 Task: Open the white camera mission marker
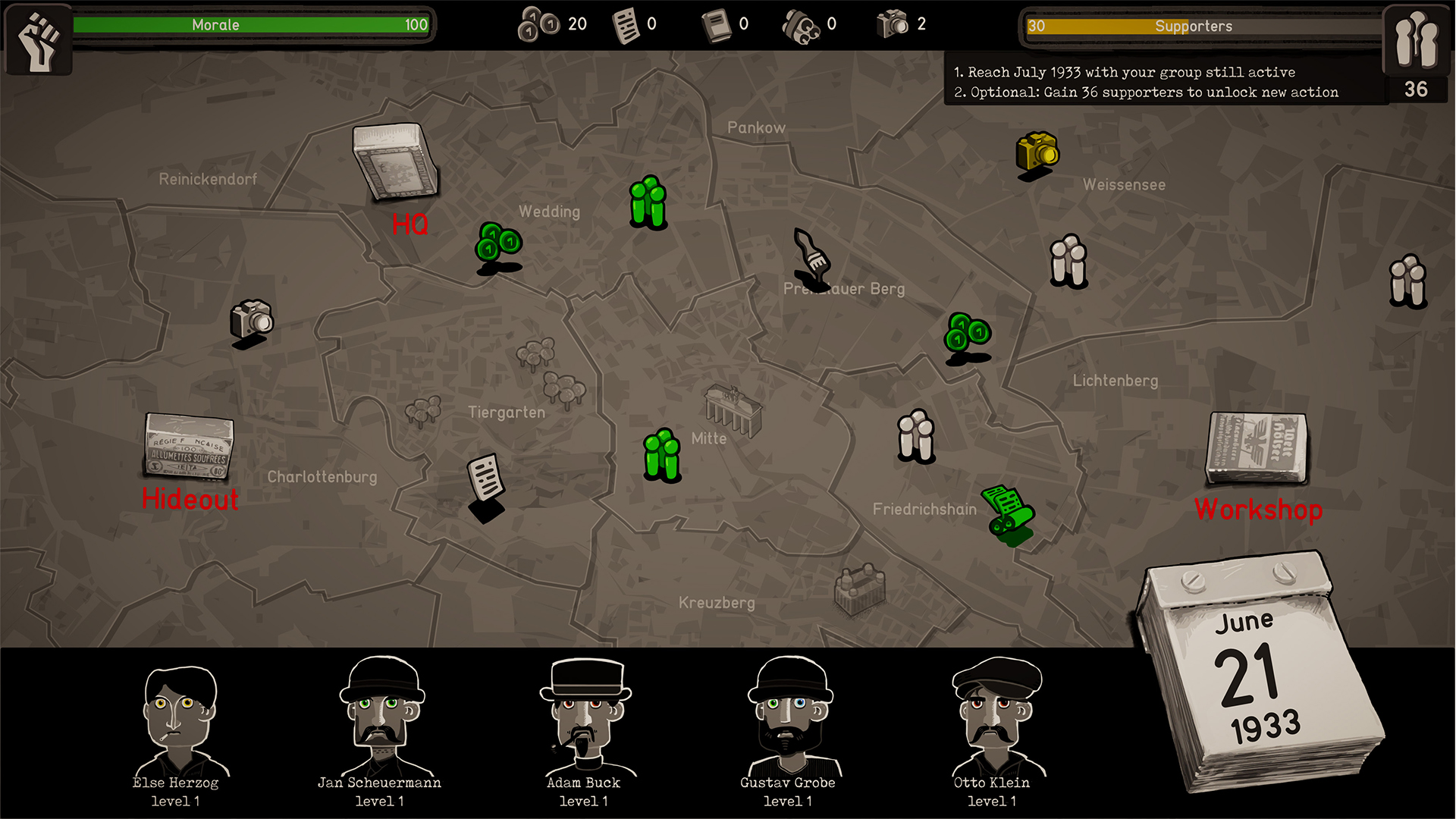(x=252, y=319)
